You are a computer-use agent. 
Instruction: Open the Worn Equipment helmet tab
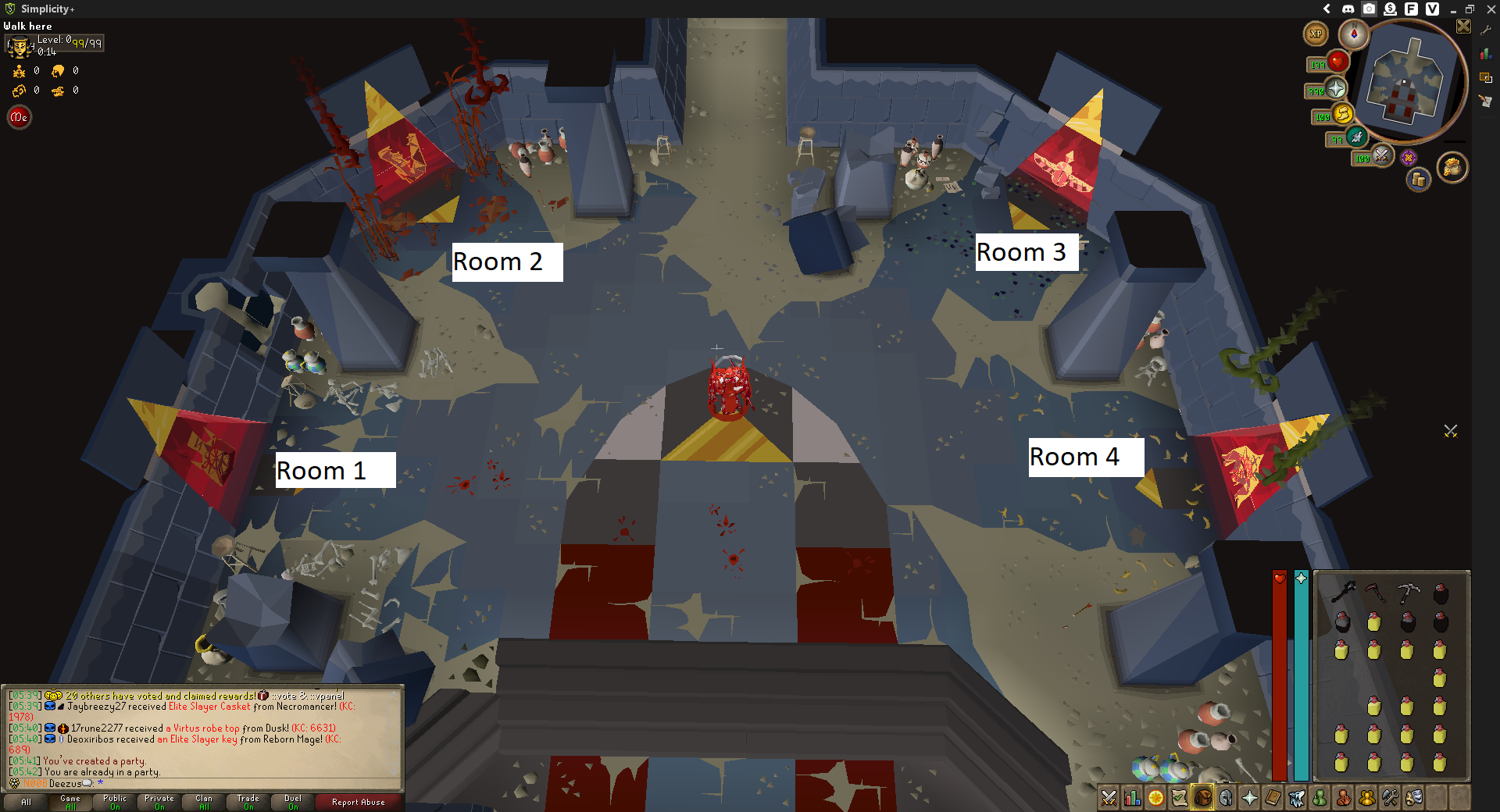pos(1226,798)
